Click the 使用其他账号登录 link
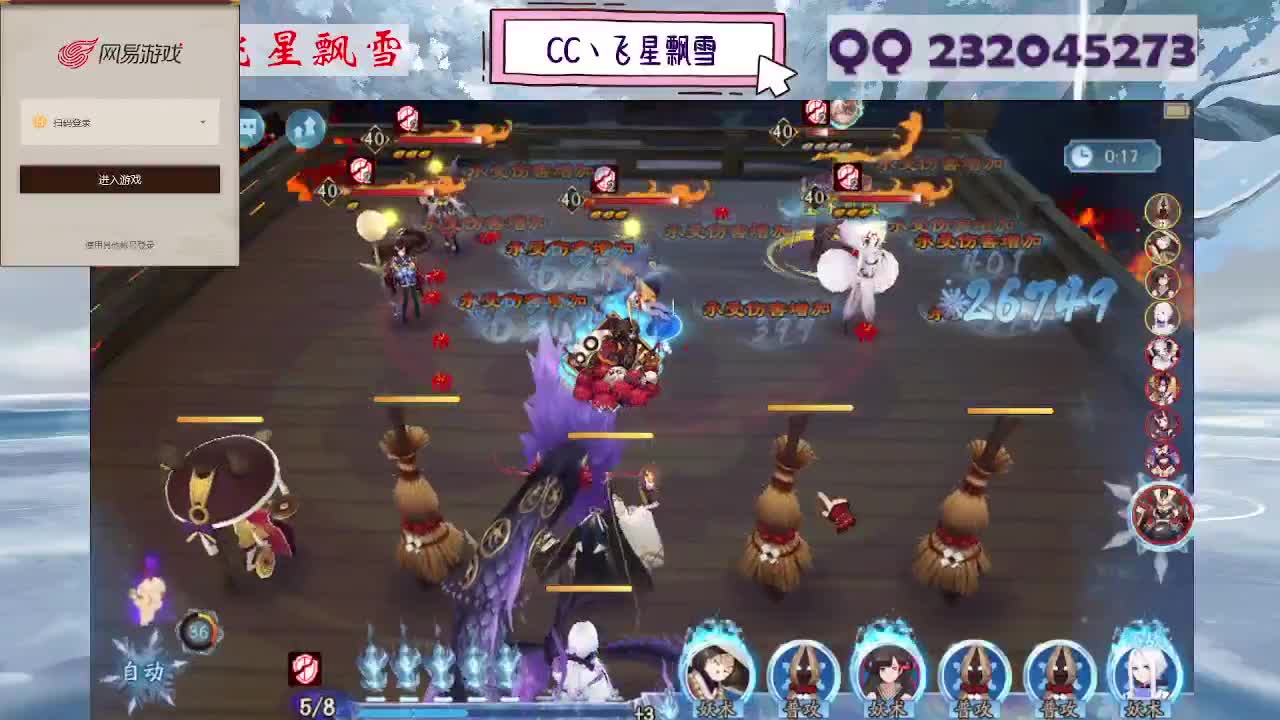 [118, 242]
